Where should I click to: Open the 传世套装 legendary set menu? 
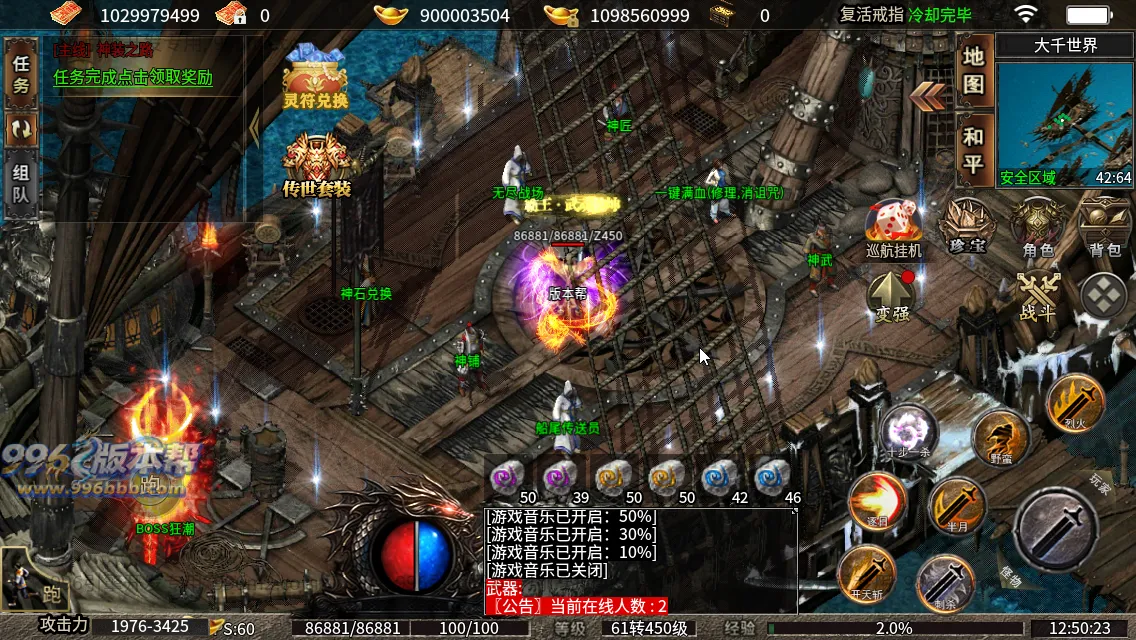click(x=316, y=165)
